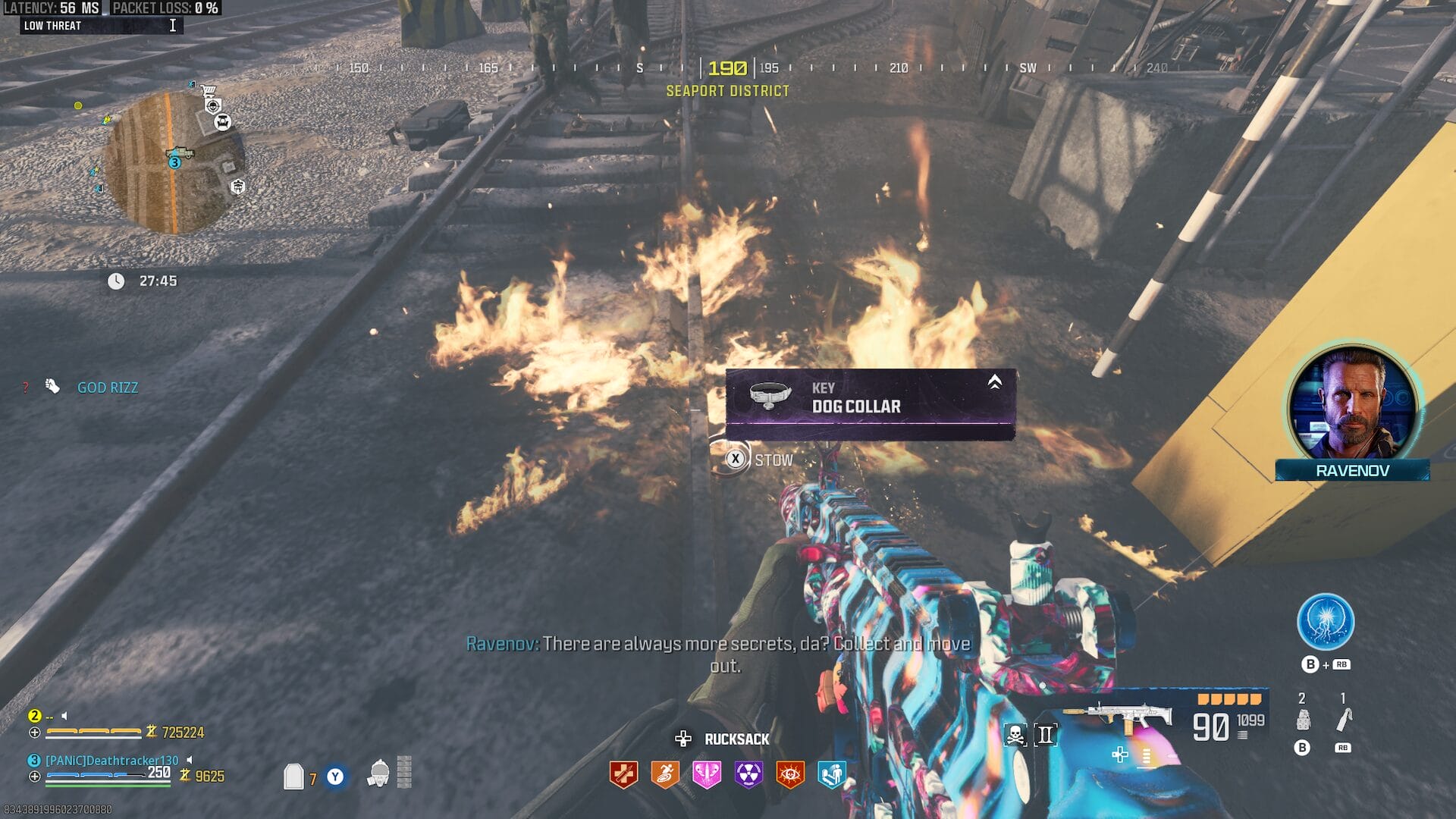Select the orange Death Perception eye perk
The image size is (1456, 819).
point(790,774)
